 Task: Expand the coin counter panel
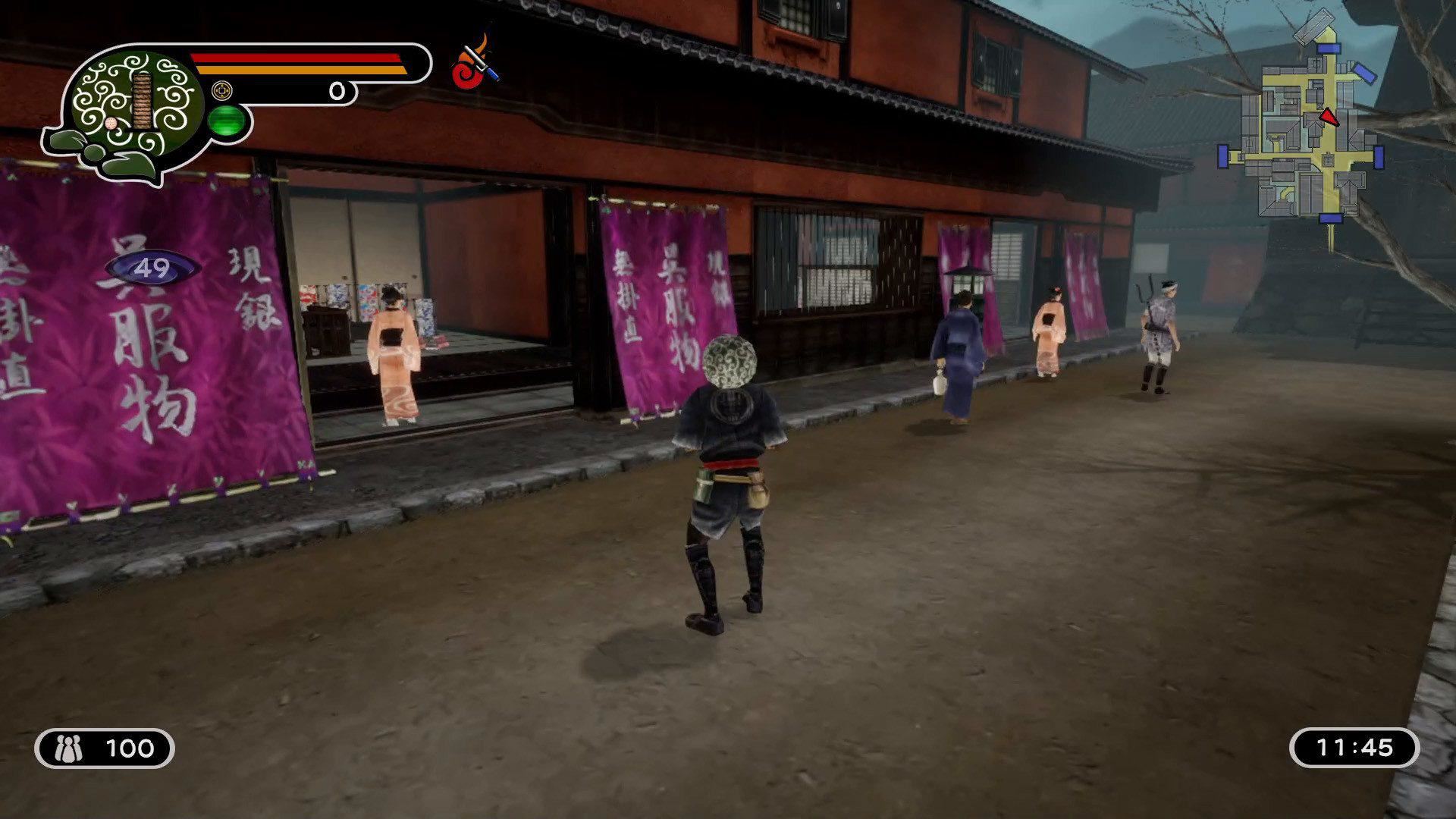[x=281, y=91]
